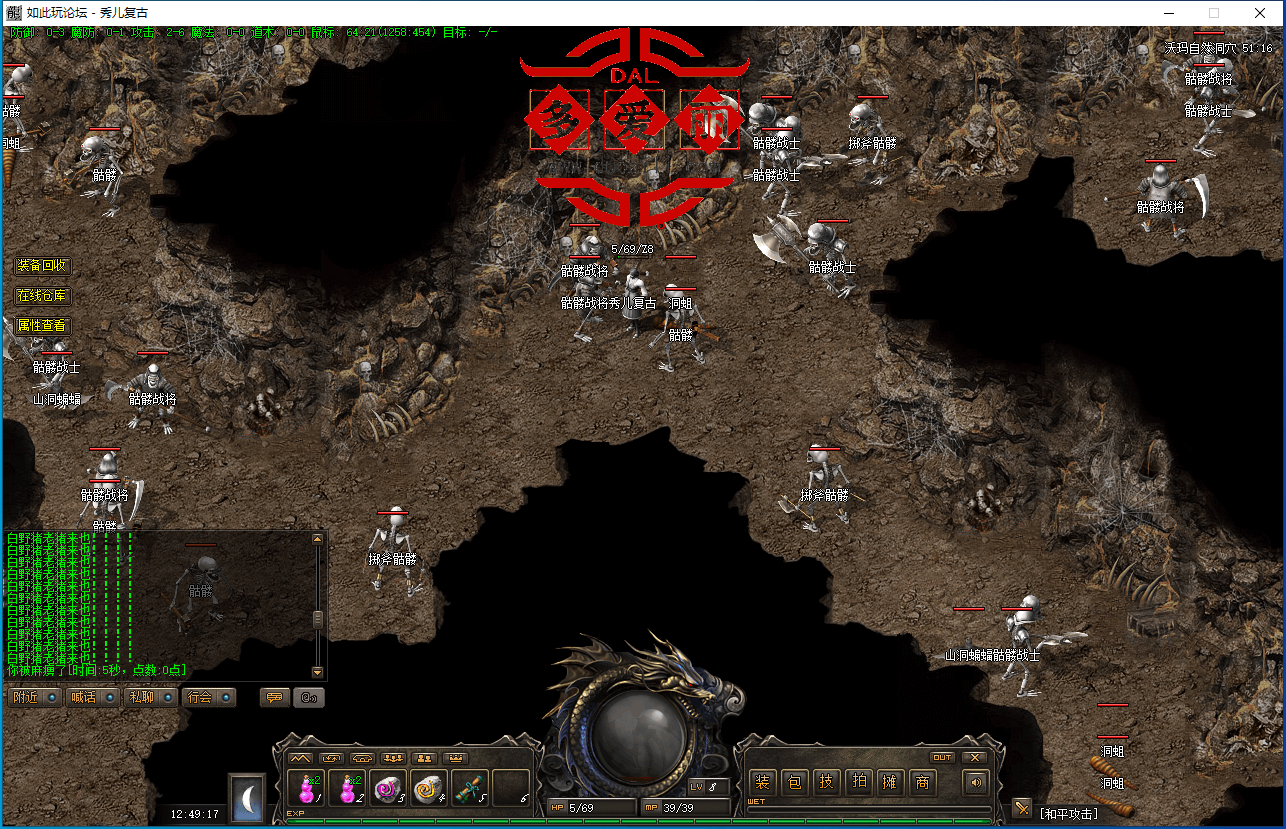Click the speech bubble chat button
1286x829 pixels.
pos(273,697)
